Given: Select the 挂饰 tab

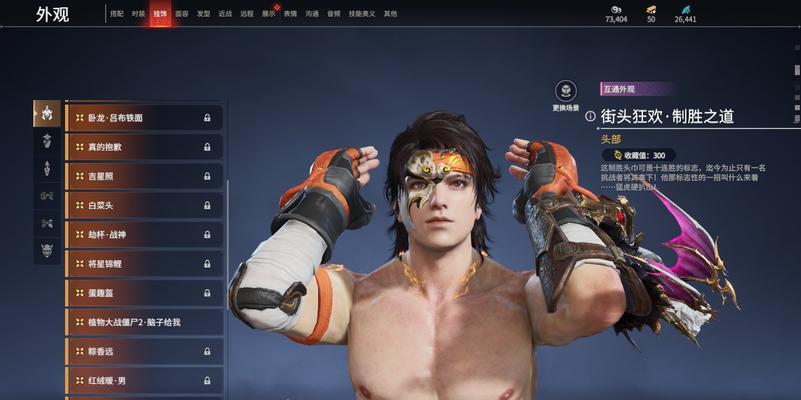Looking at the screenshot, I should 160,14.
